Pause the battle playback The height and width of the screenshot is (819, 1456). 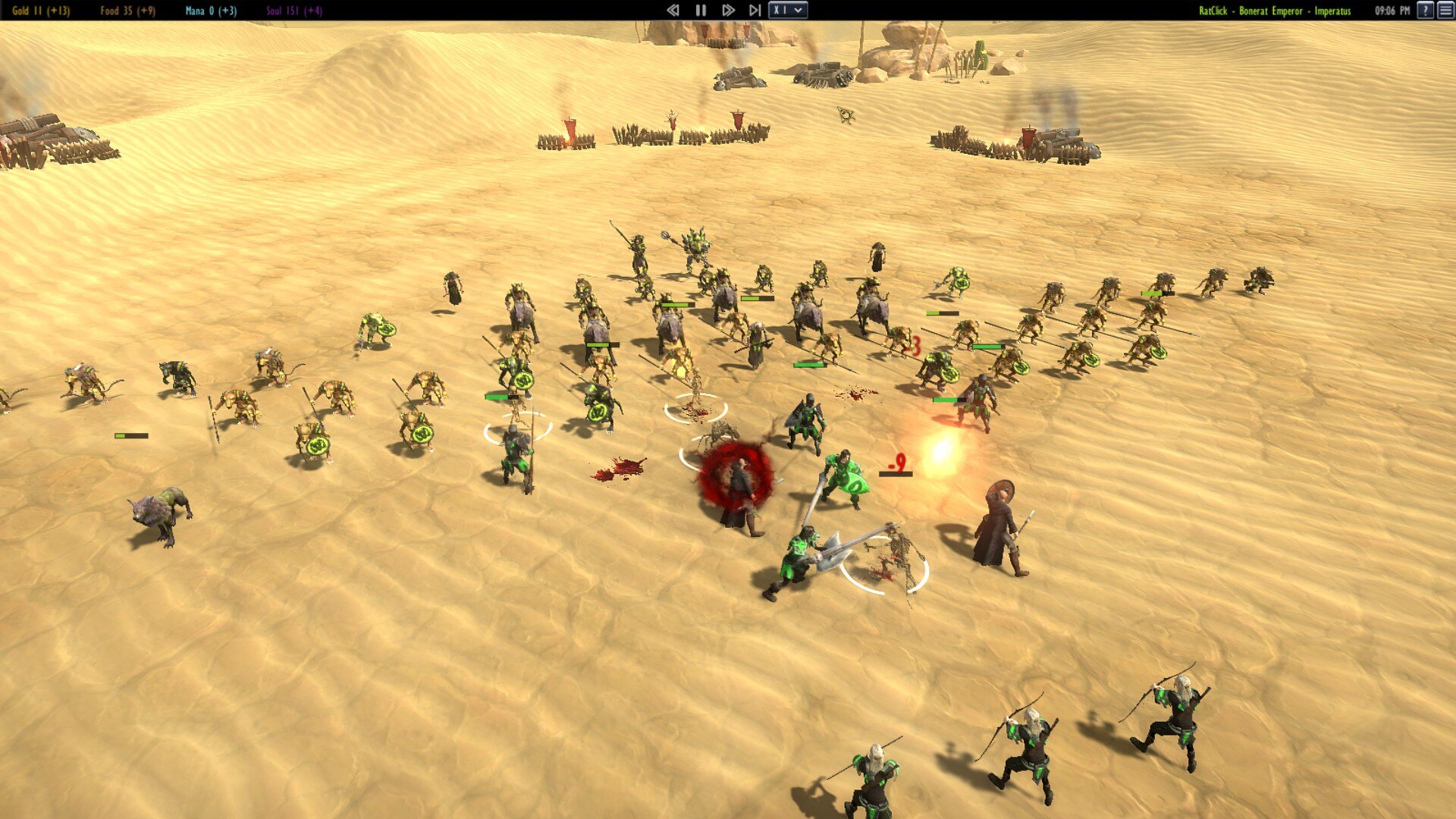tap(701, 11)
